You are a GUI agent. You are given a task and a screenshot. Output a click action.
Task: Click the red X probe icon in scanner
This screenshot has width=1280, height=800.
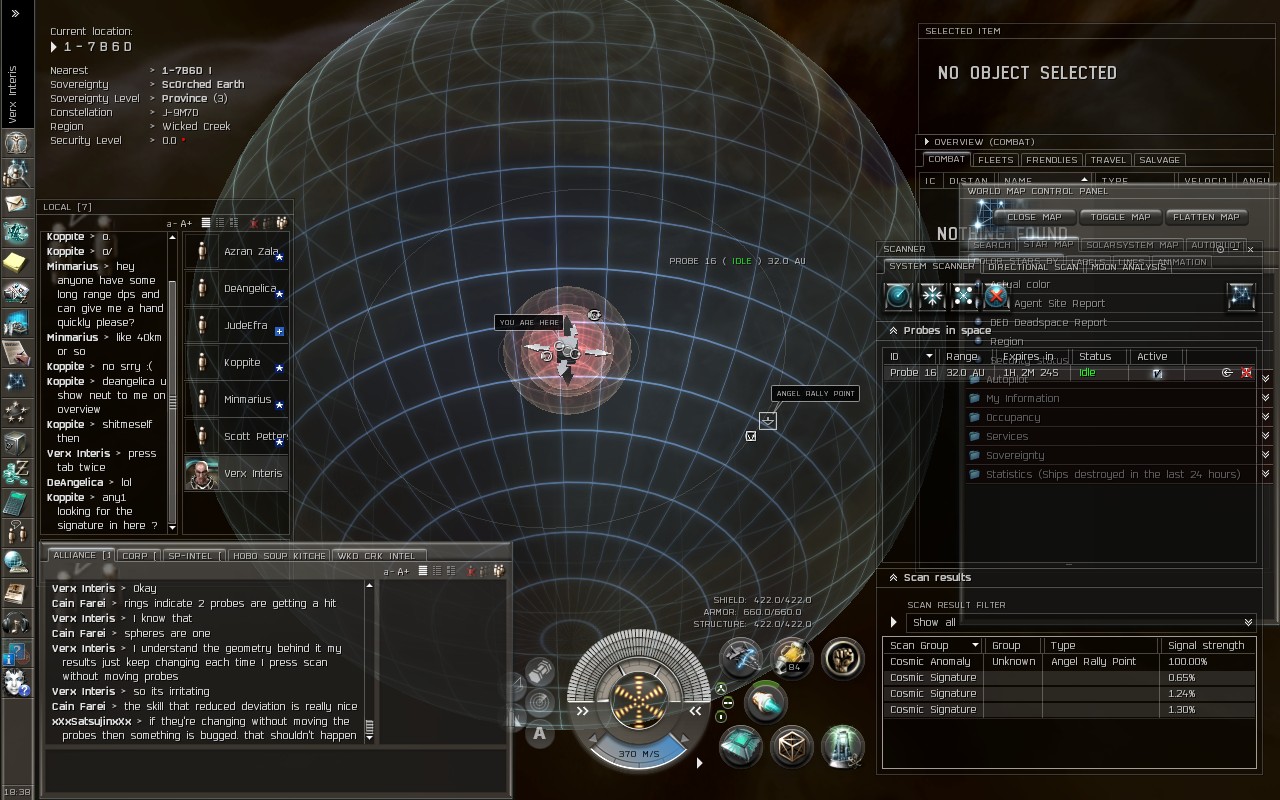[996, 296]
